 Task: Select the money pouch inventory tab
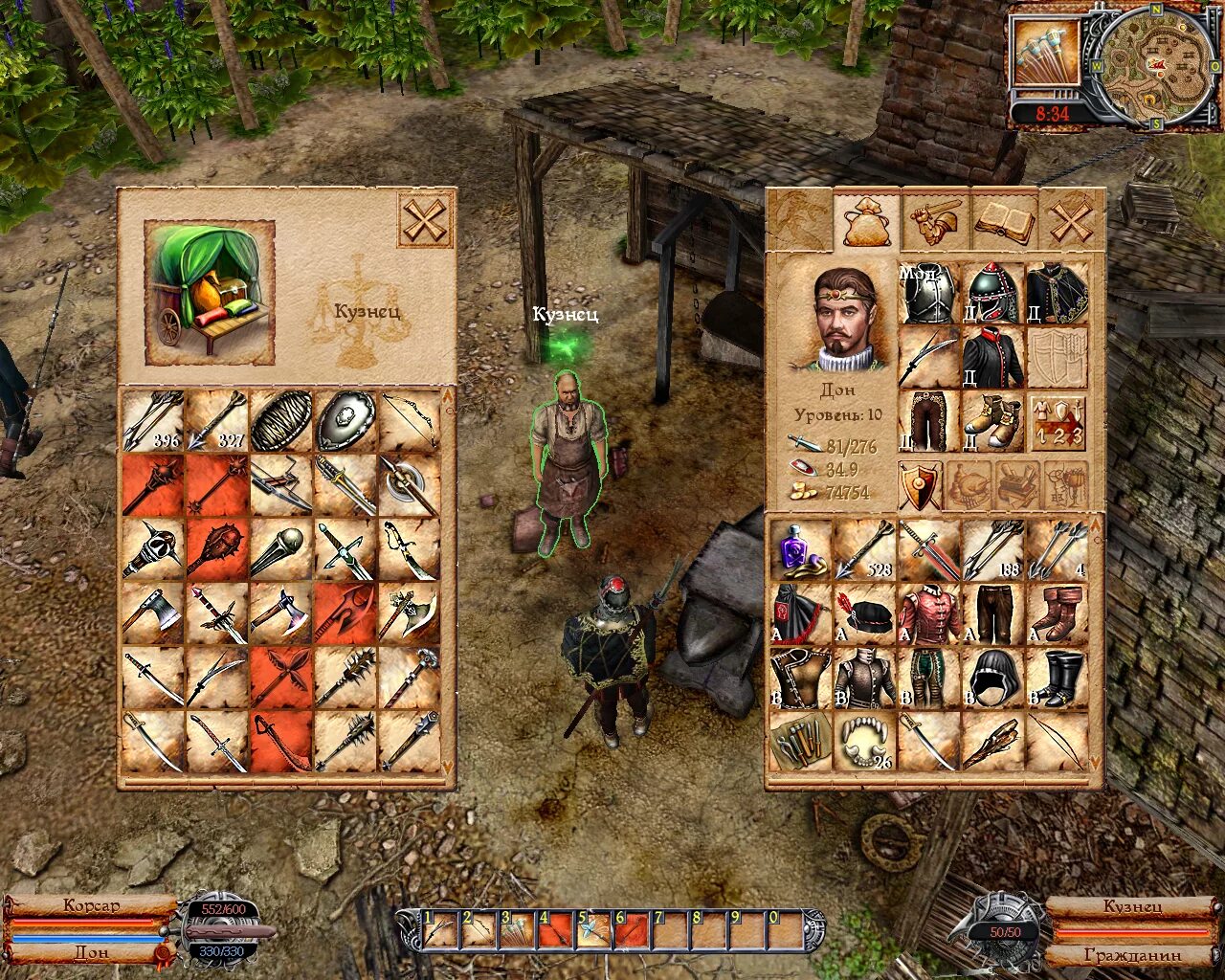[866, 222]
